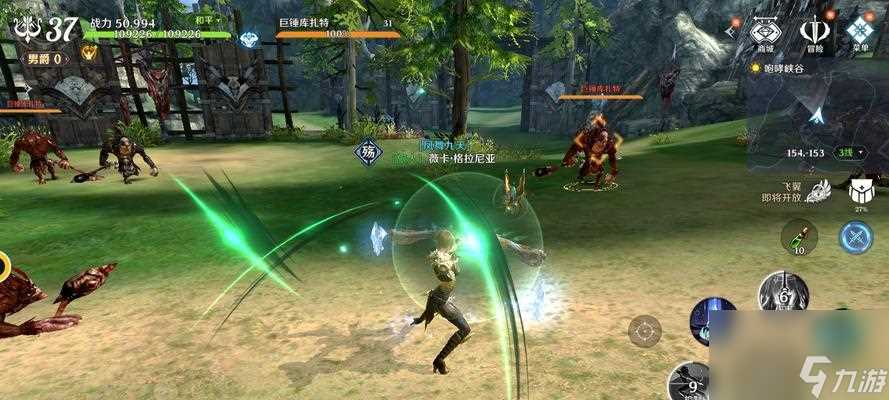The width and height of the screenshot is (889, 400).
Task: Open the 3线 channel line dropdown
Action: [x=848, y=152]
